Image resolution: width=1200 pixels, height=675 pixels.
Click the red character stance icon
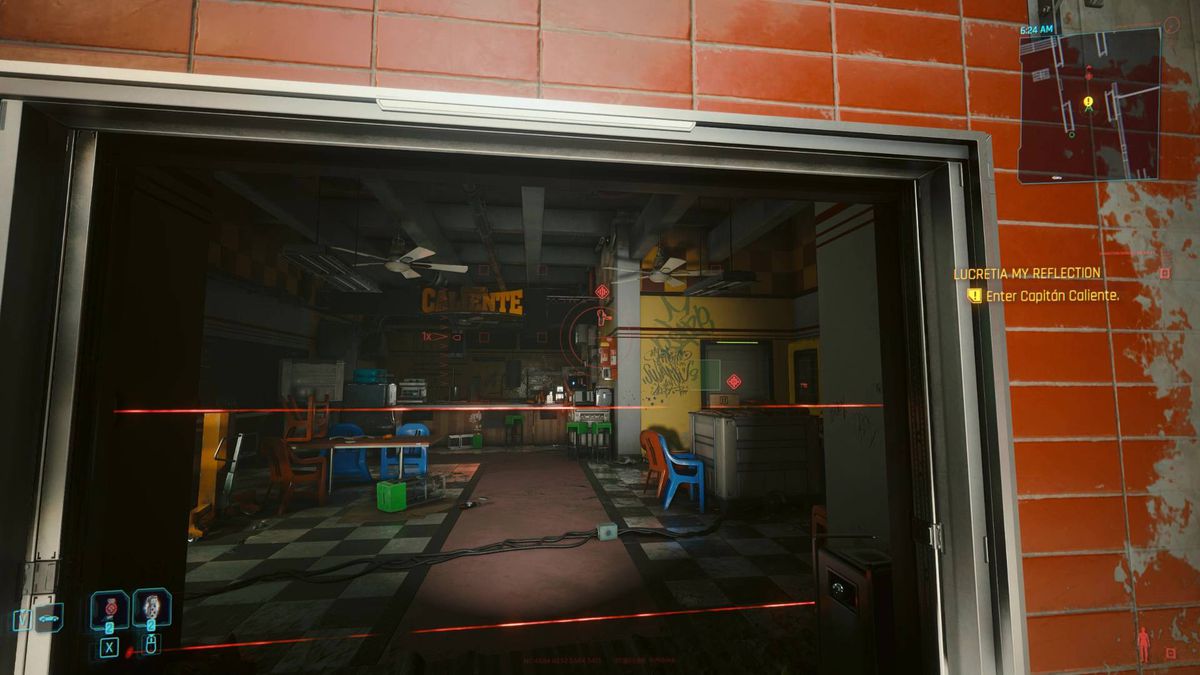1143,645
